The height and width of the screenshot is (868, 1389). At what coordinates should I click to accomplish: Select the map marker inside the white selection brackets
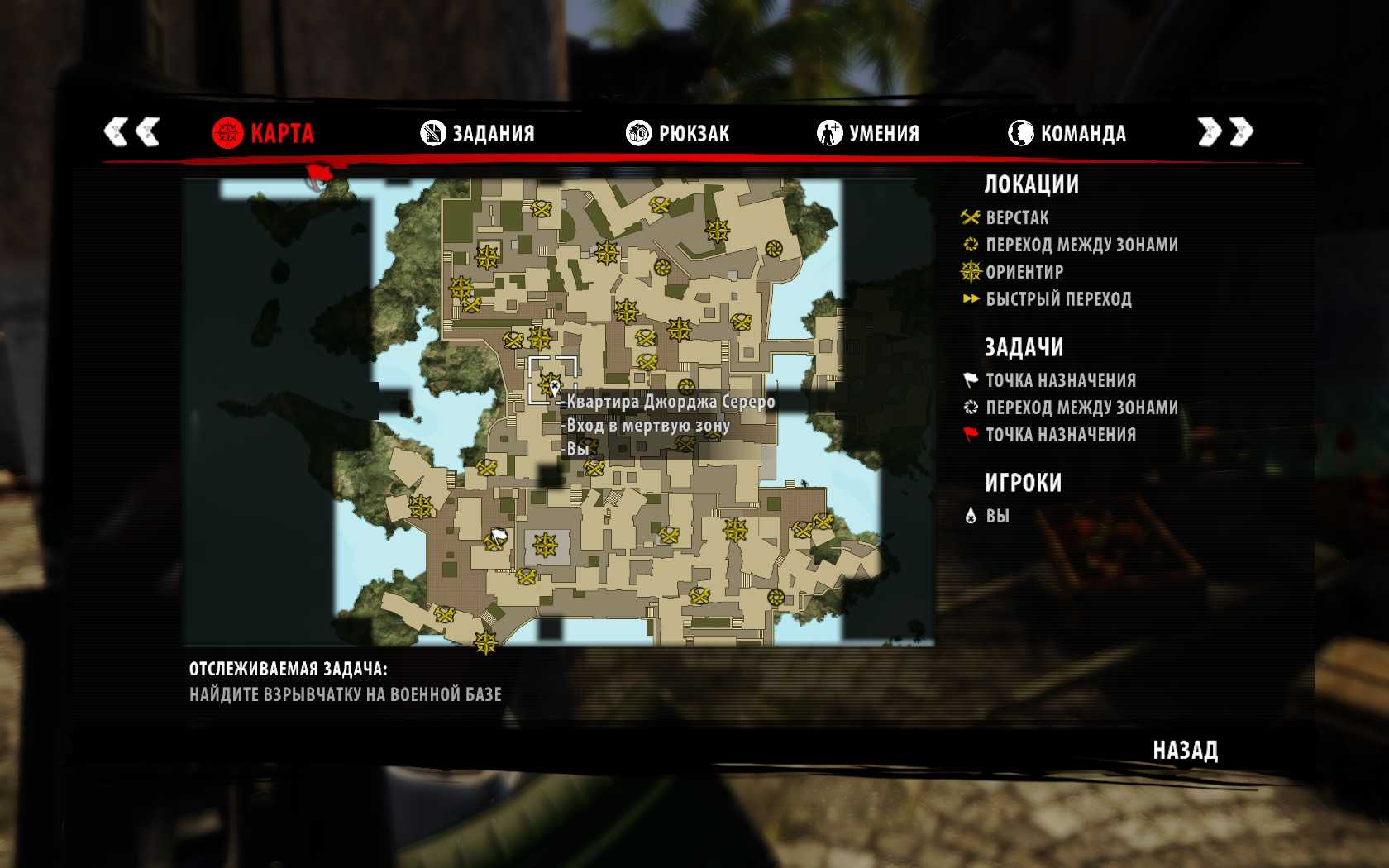(551, 384)
